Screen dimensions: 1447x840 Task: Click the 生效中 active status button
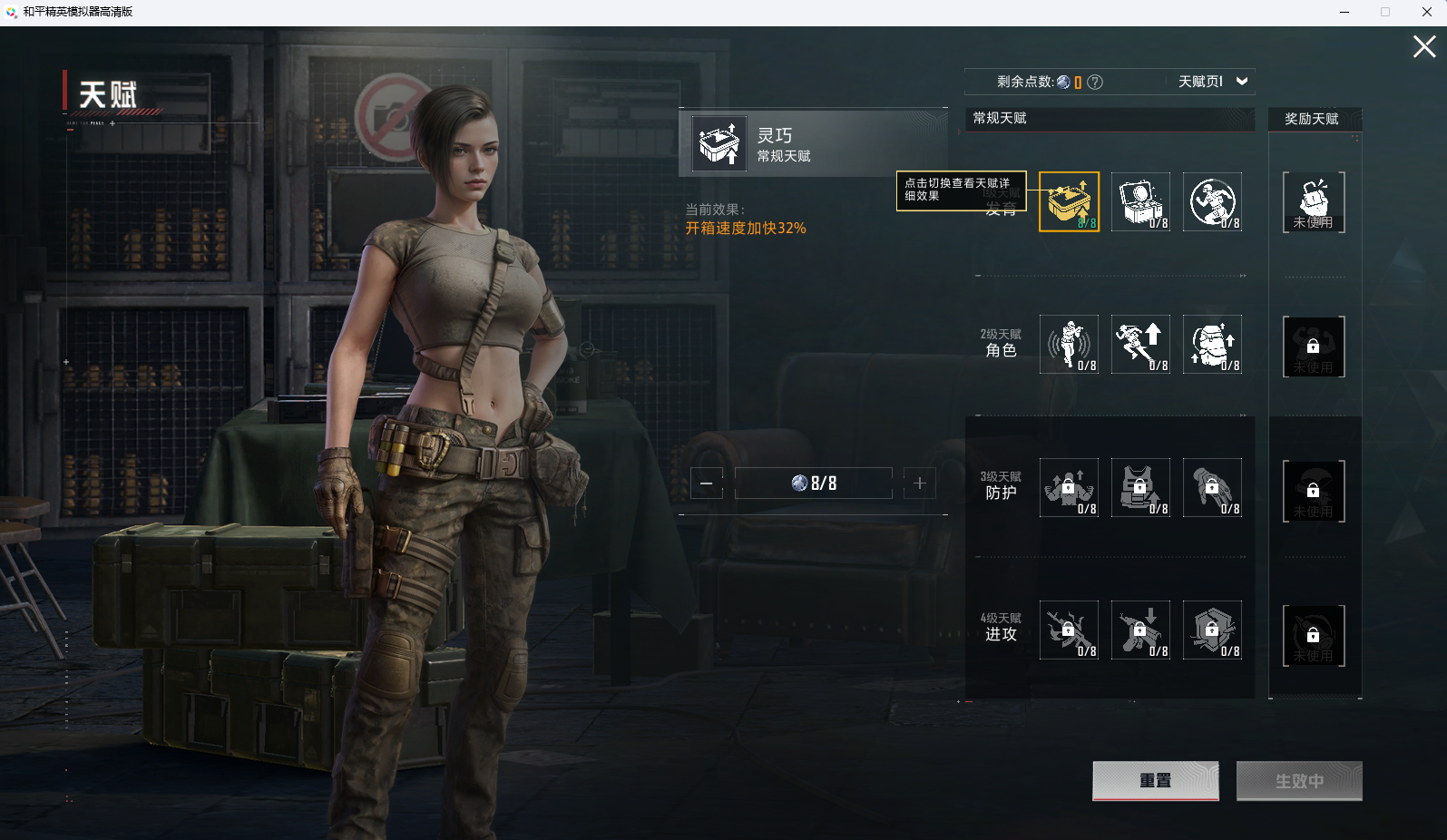pyautogui.click(x=1299, y=781)
